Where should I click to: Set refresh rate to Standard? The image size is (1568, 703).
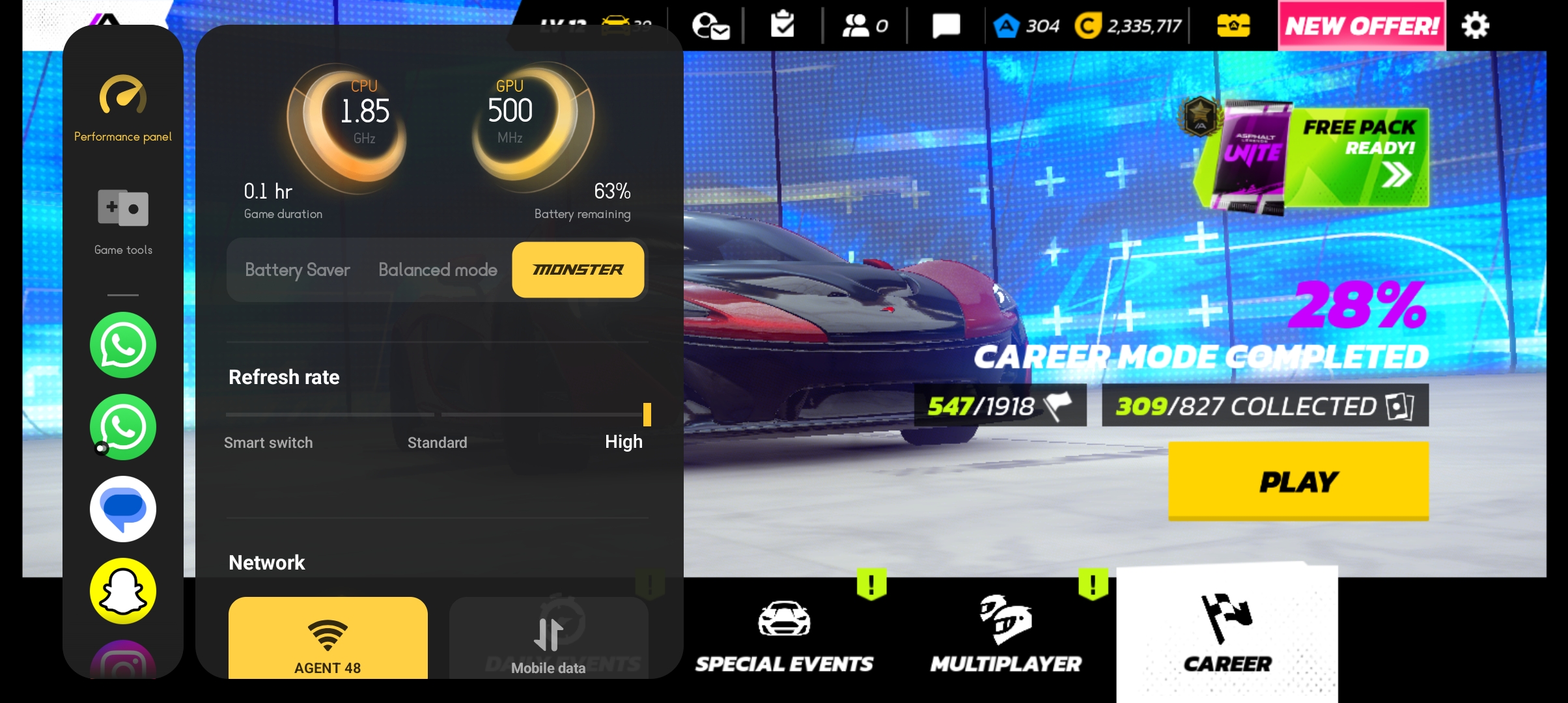coord(438,443)
